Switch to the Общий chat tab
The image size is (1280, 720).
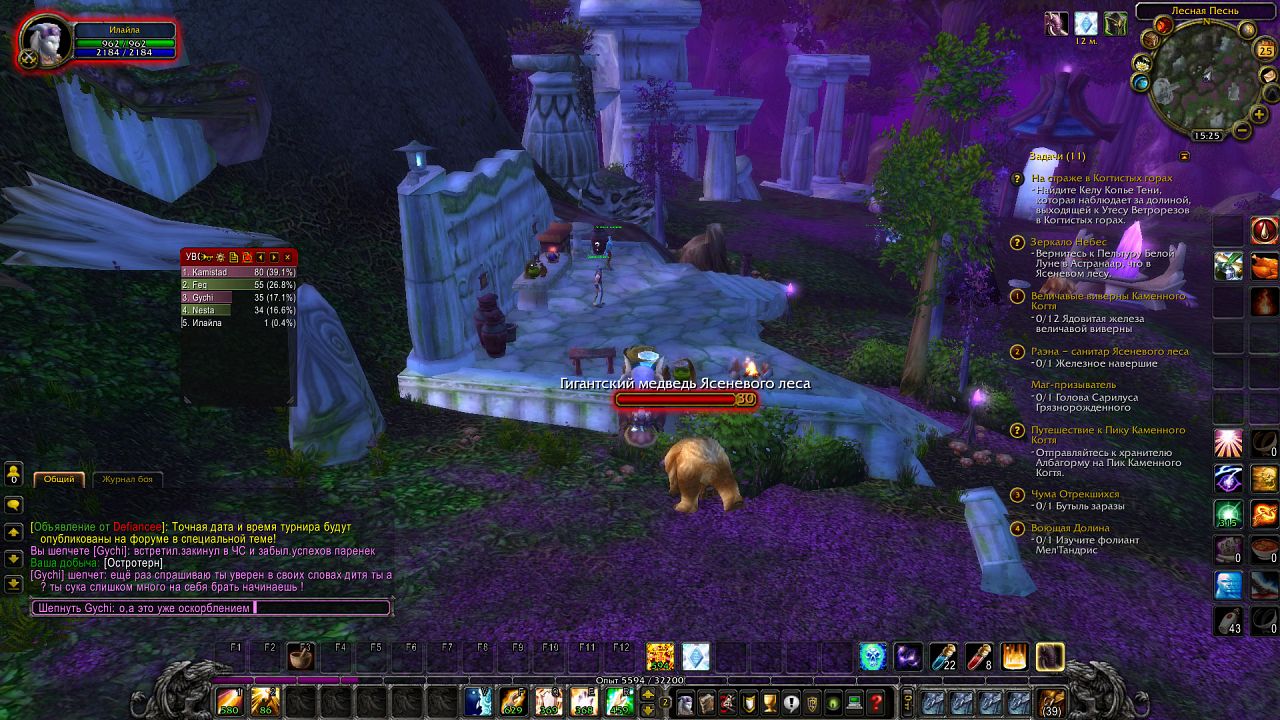(x=59, y=480)
